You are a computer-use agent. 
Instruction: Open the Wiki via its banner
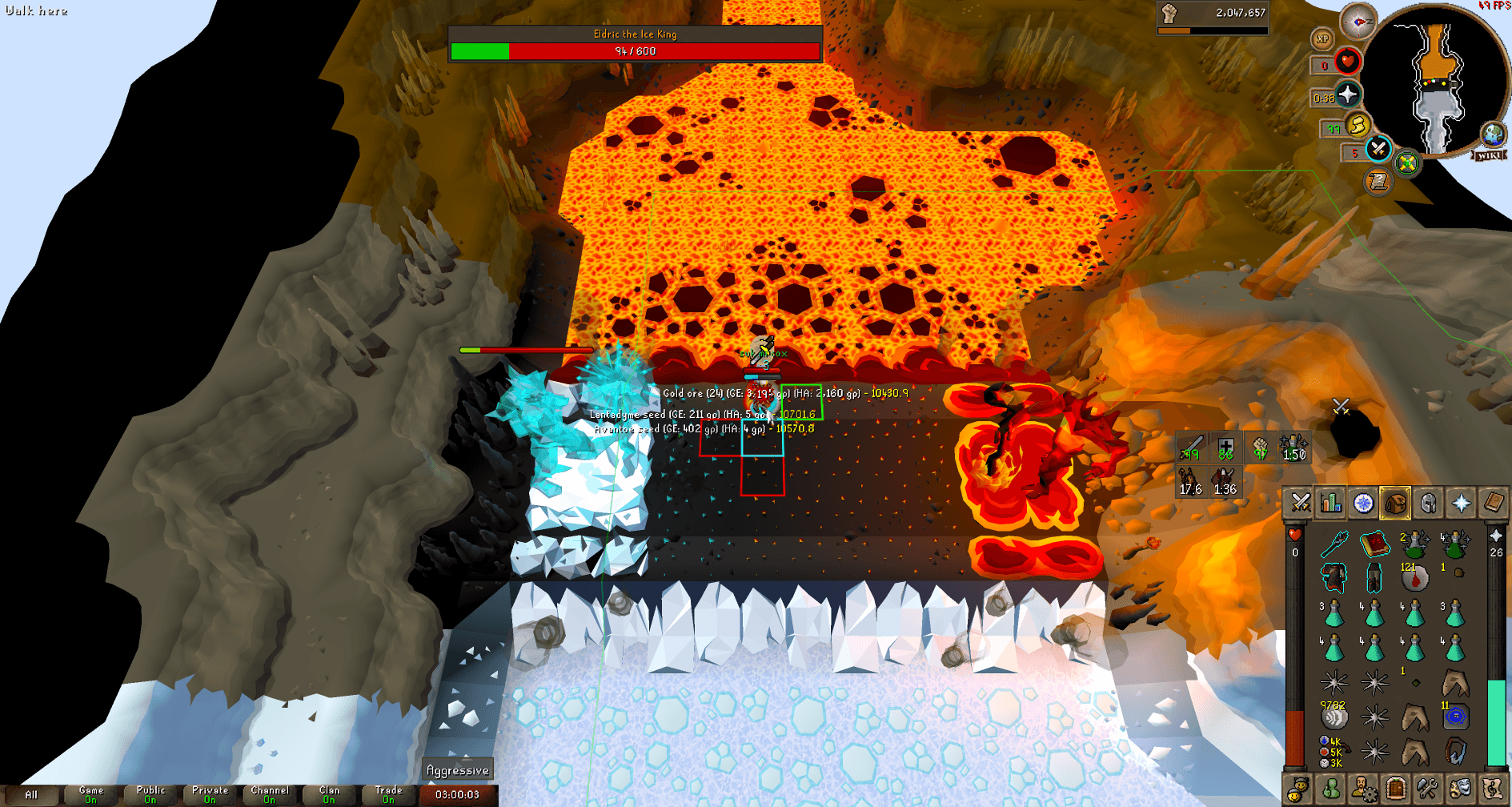(1487, 155)
